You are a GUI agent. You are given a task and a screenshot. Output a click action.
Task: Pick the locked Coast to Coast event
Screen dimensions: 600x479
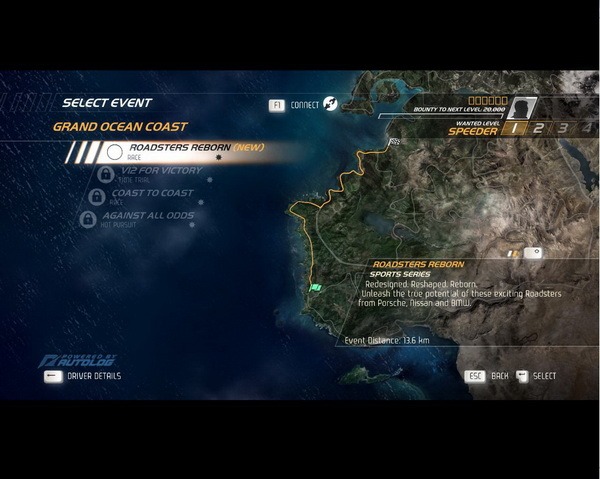(152, 195)
